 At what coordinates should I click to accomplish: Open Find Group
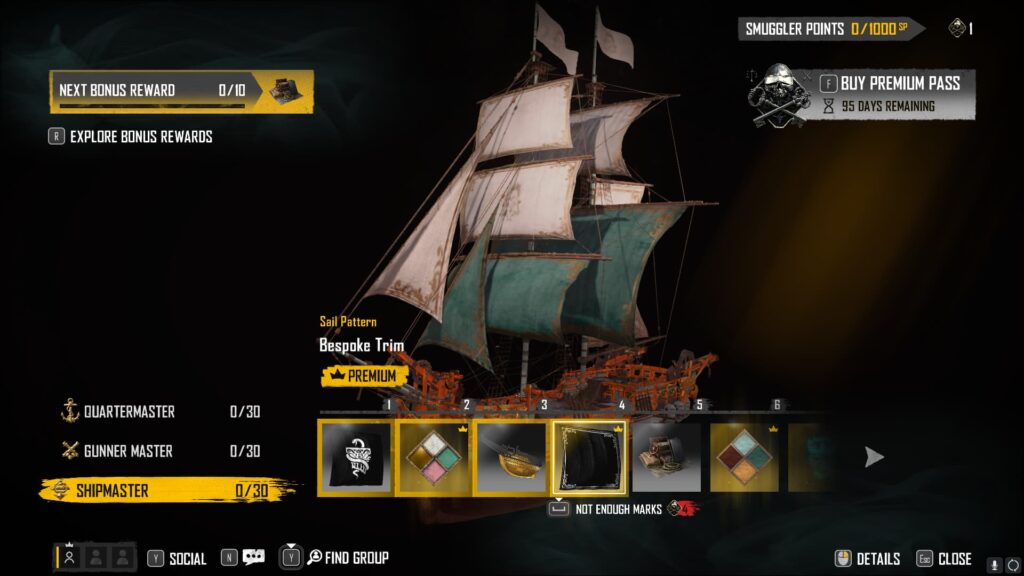pyautogui.click(x=345, y=558)
